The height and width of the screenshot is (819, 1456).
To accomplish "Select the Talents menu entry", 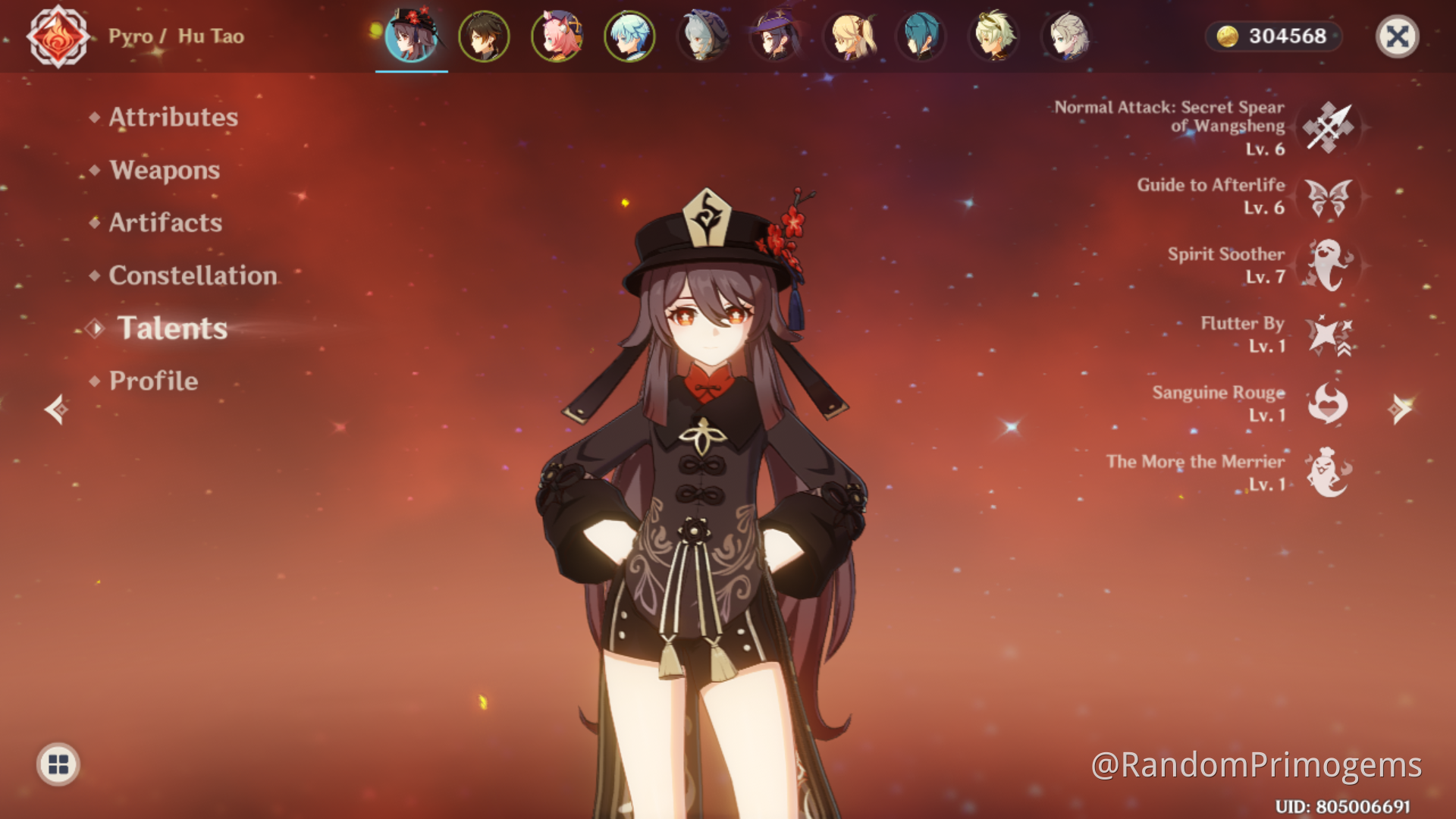I will pos(172,328).
